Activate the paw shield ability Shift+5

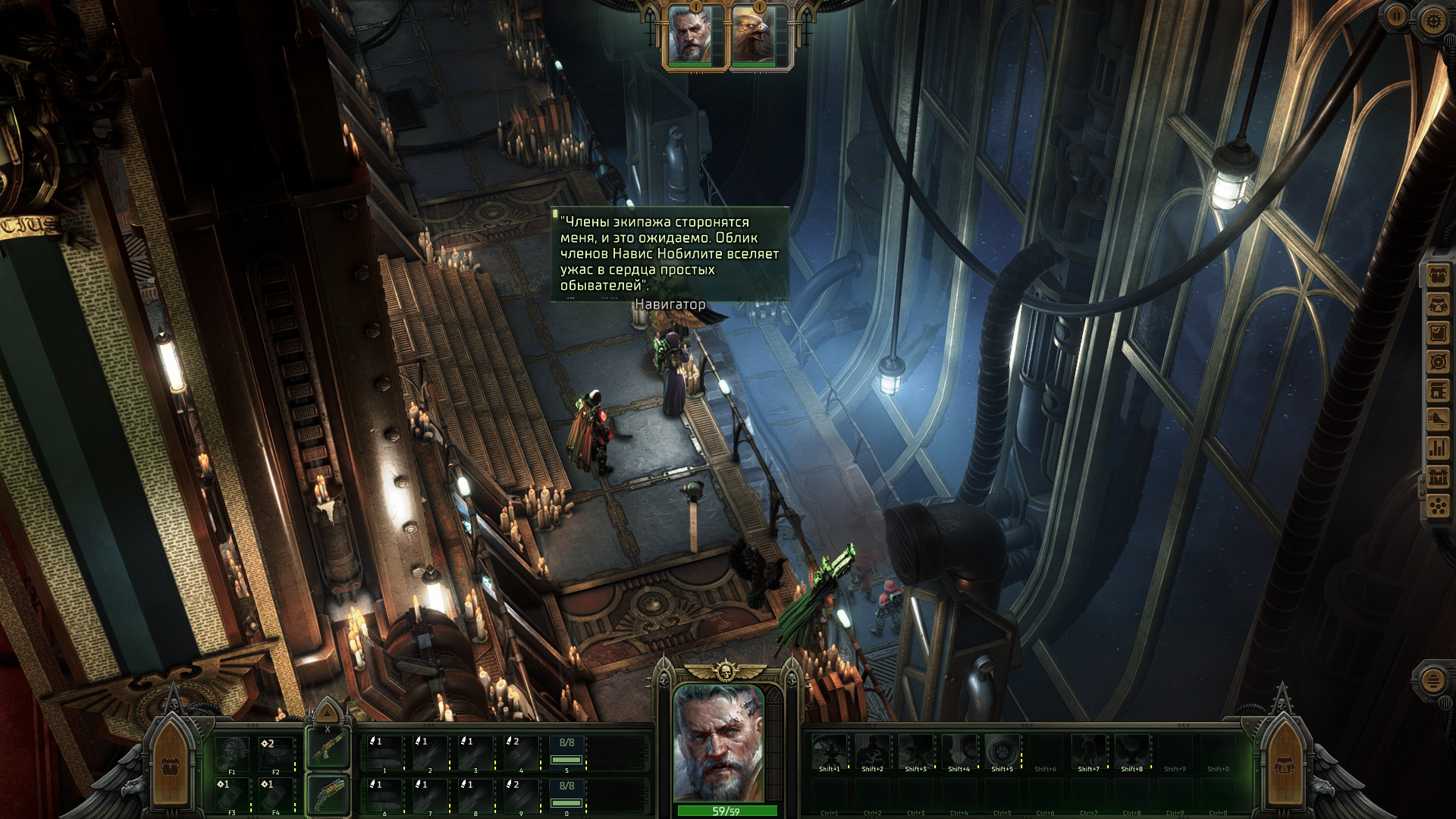pos(1002,752)
